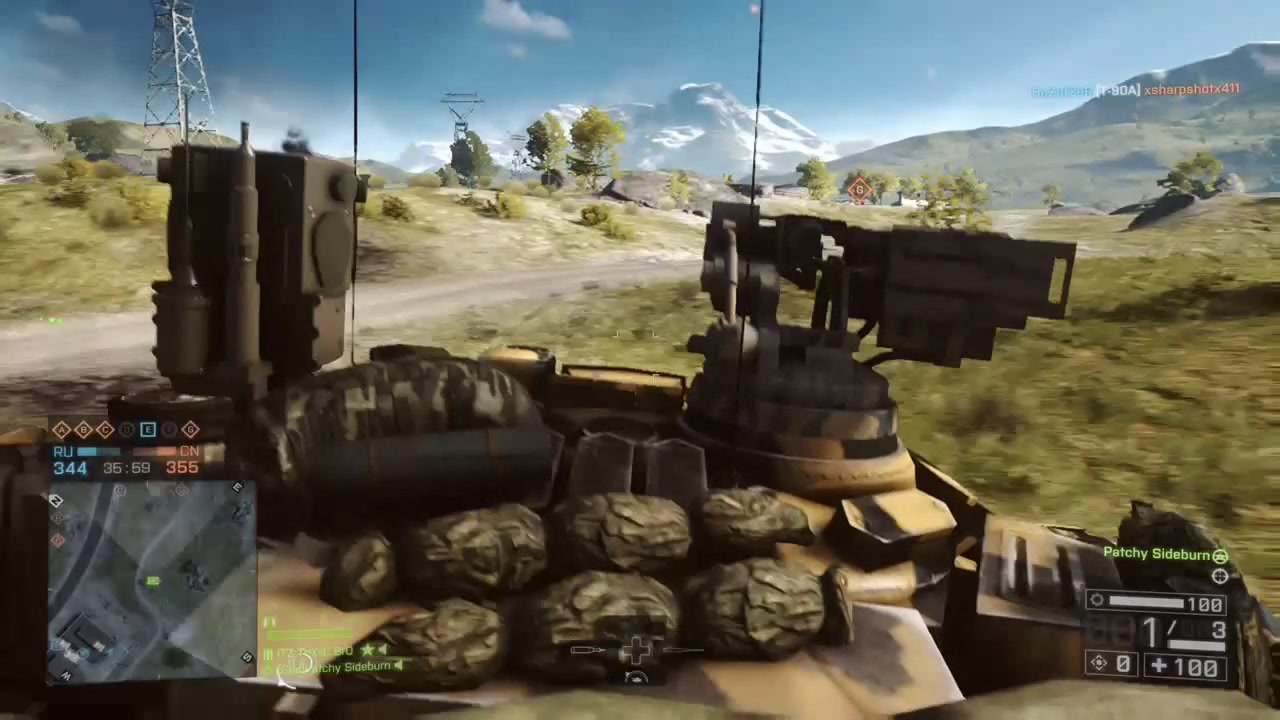Toggle objective F marker in the objective strip
The image size is (1280, 720).
(x=168, y=429)
